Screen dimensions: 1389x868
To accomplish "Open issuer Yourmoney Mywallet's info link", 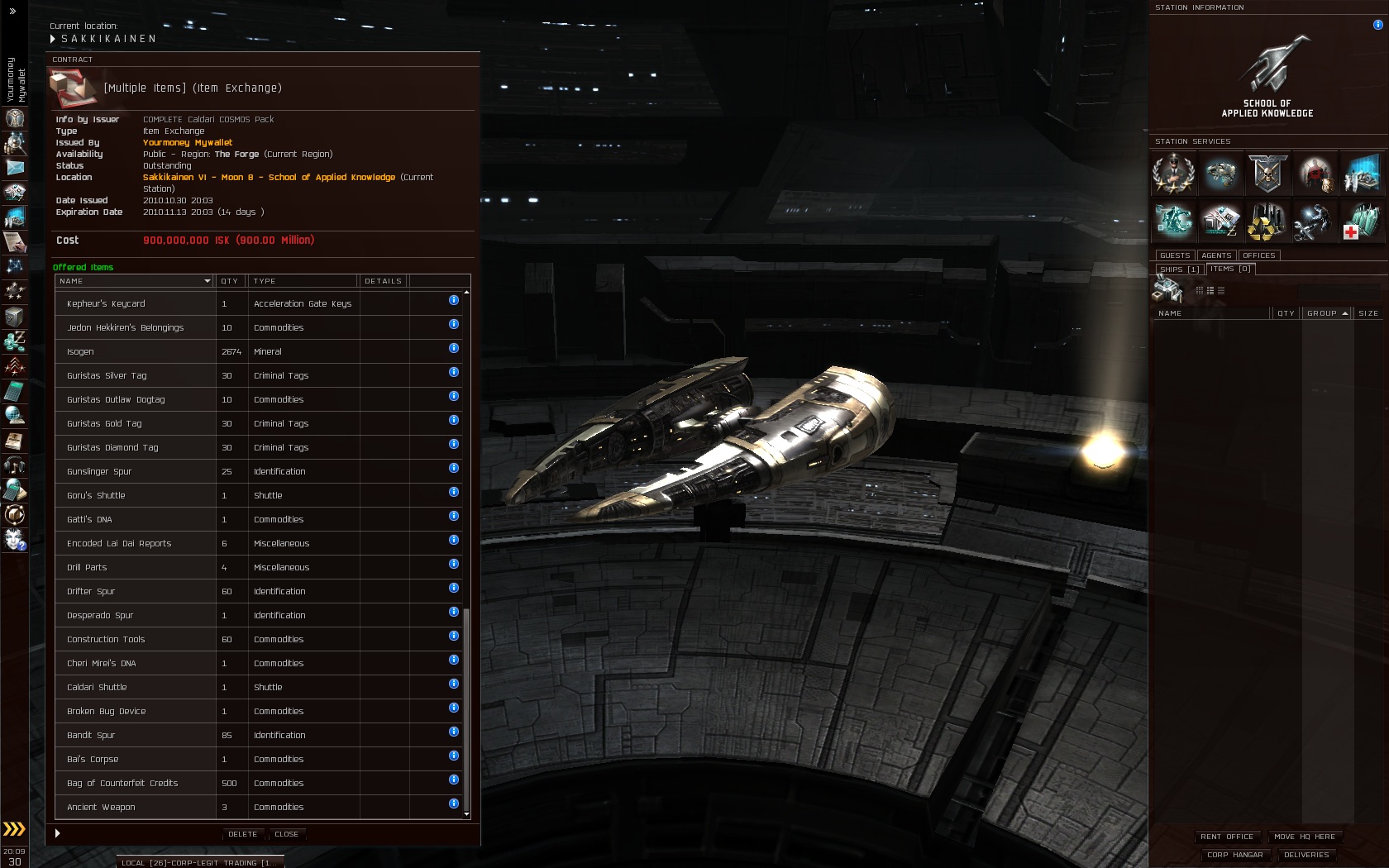I will pos(188,142).
